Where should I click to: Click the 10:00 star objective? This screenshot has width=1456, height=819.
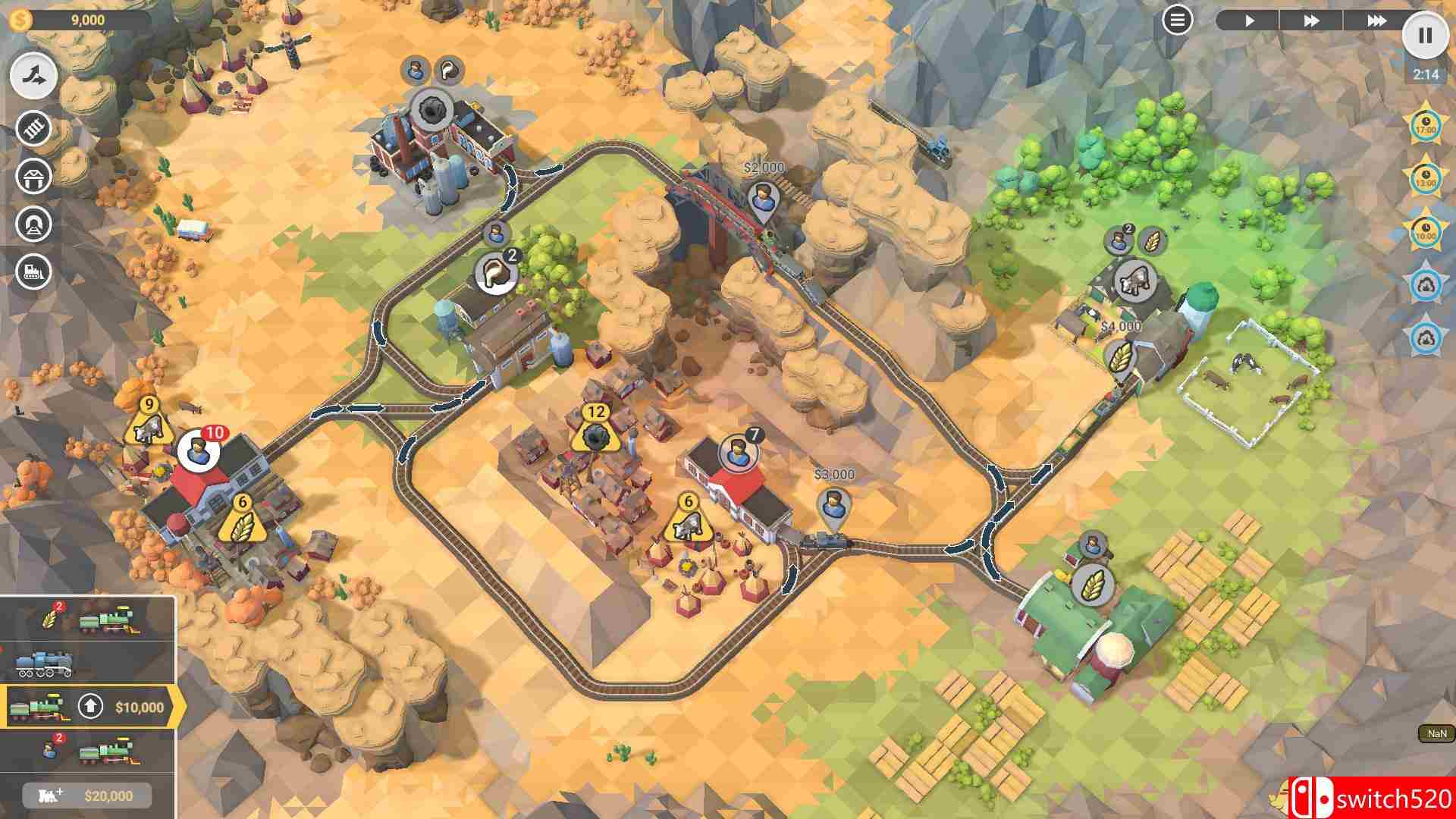click(1426, 231)
